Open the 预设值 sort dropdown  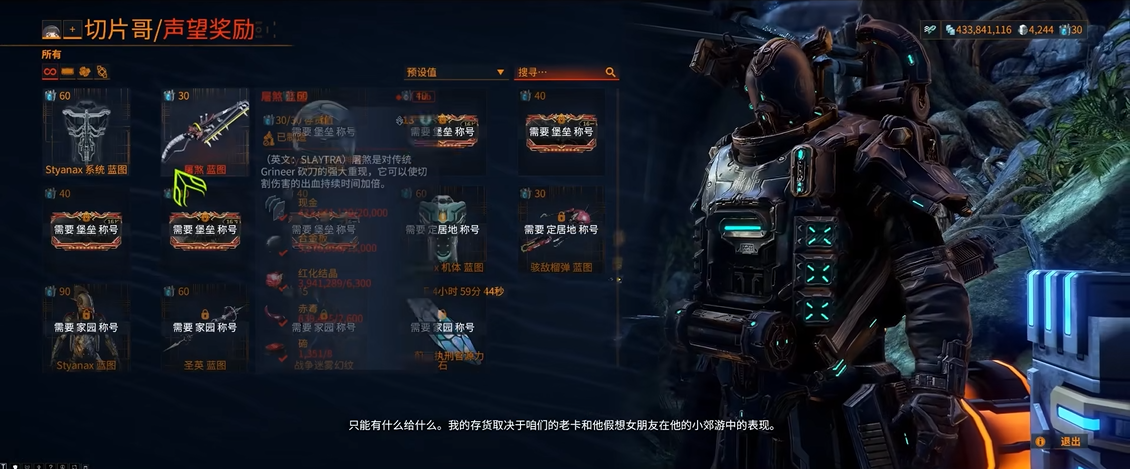click(x=455, y=73)
